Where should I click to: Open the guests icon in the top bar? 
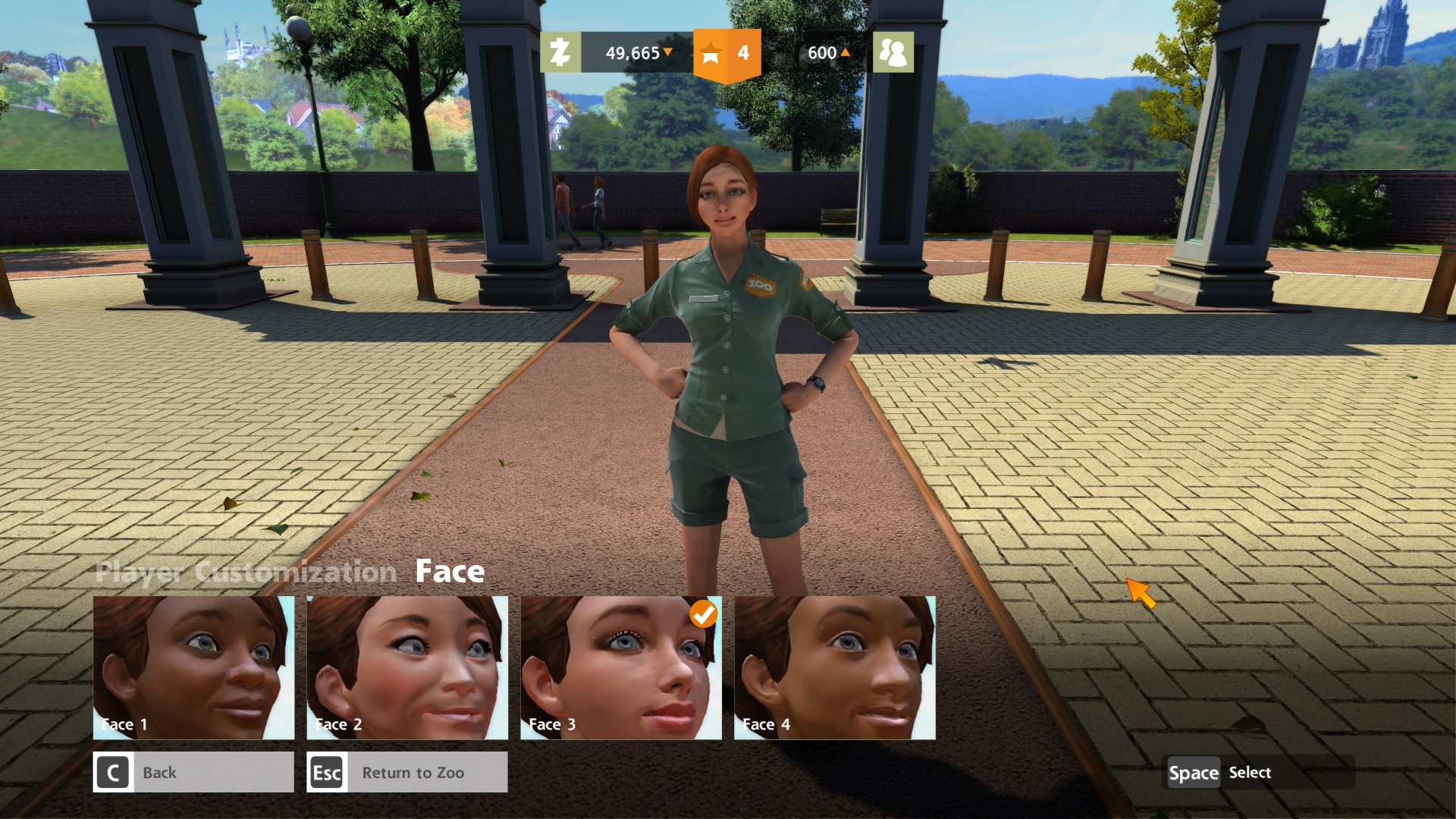pyautogui.click(x=893, y=52)
